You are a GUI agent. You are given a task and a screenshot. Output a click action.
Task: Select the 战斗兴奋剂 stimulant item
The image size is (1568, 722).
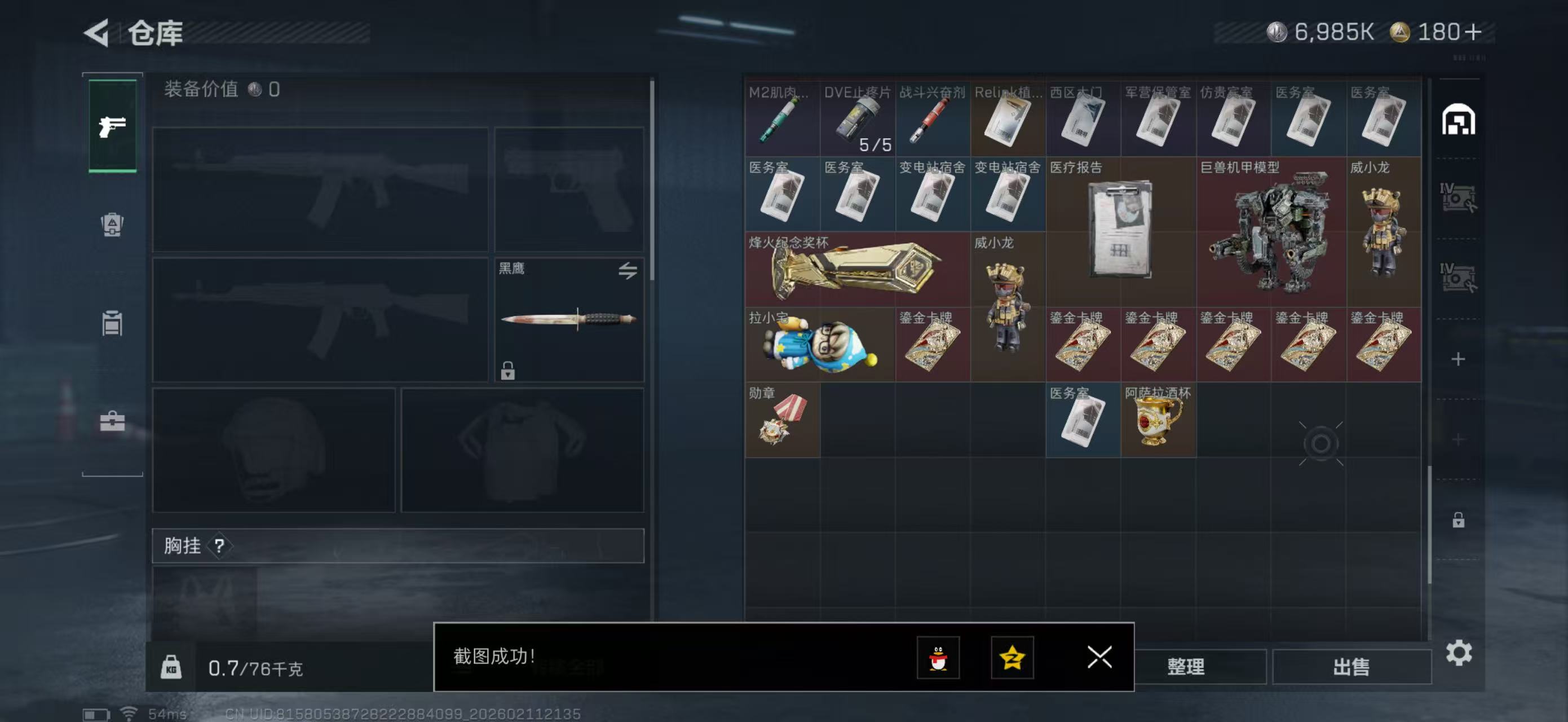click(x=932, y=120)
